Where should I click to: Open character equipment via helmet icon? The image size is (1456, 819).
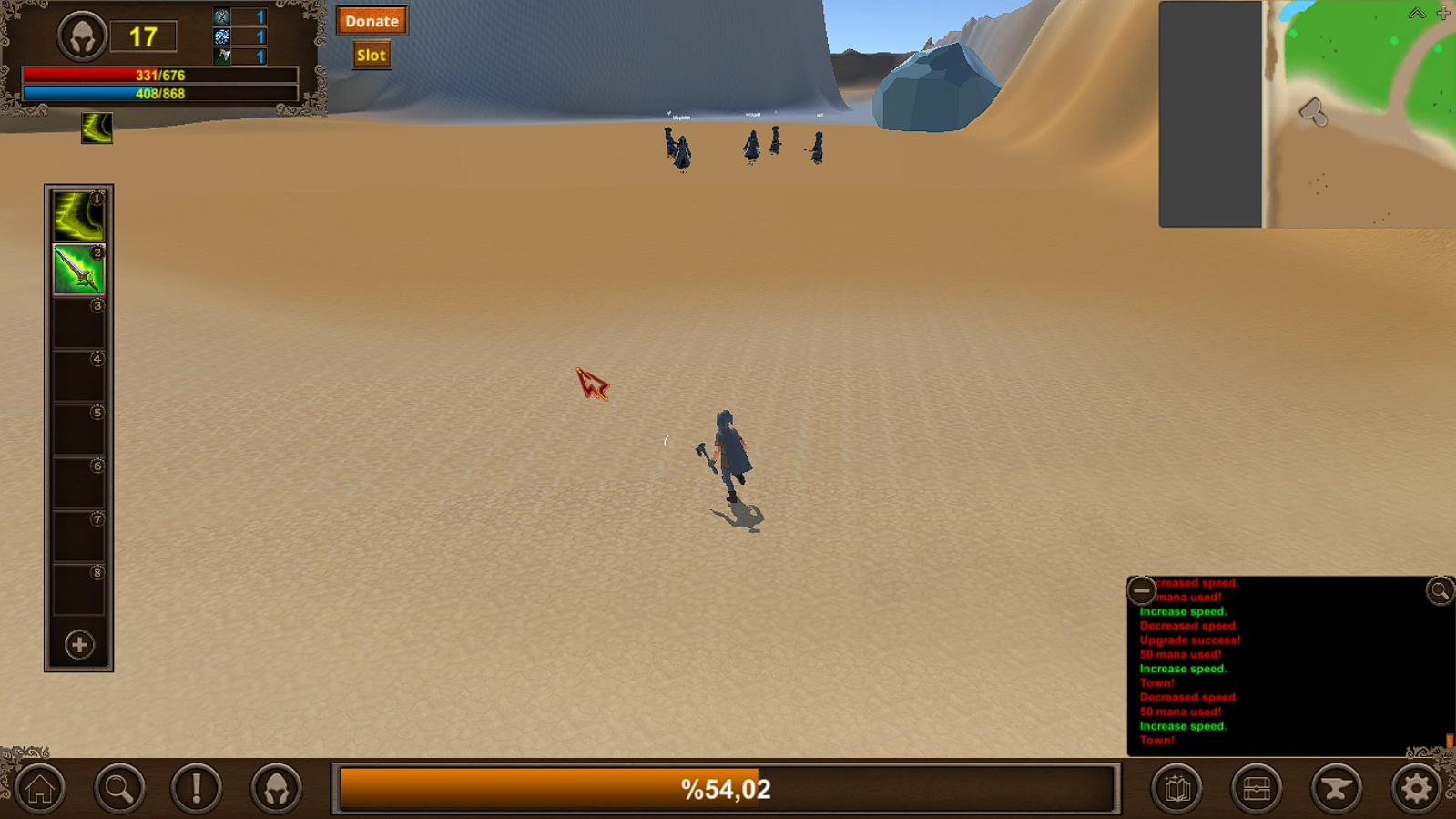click(276, 786)
